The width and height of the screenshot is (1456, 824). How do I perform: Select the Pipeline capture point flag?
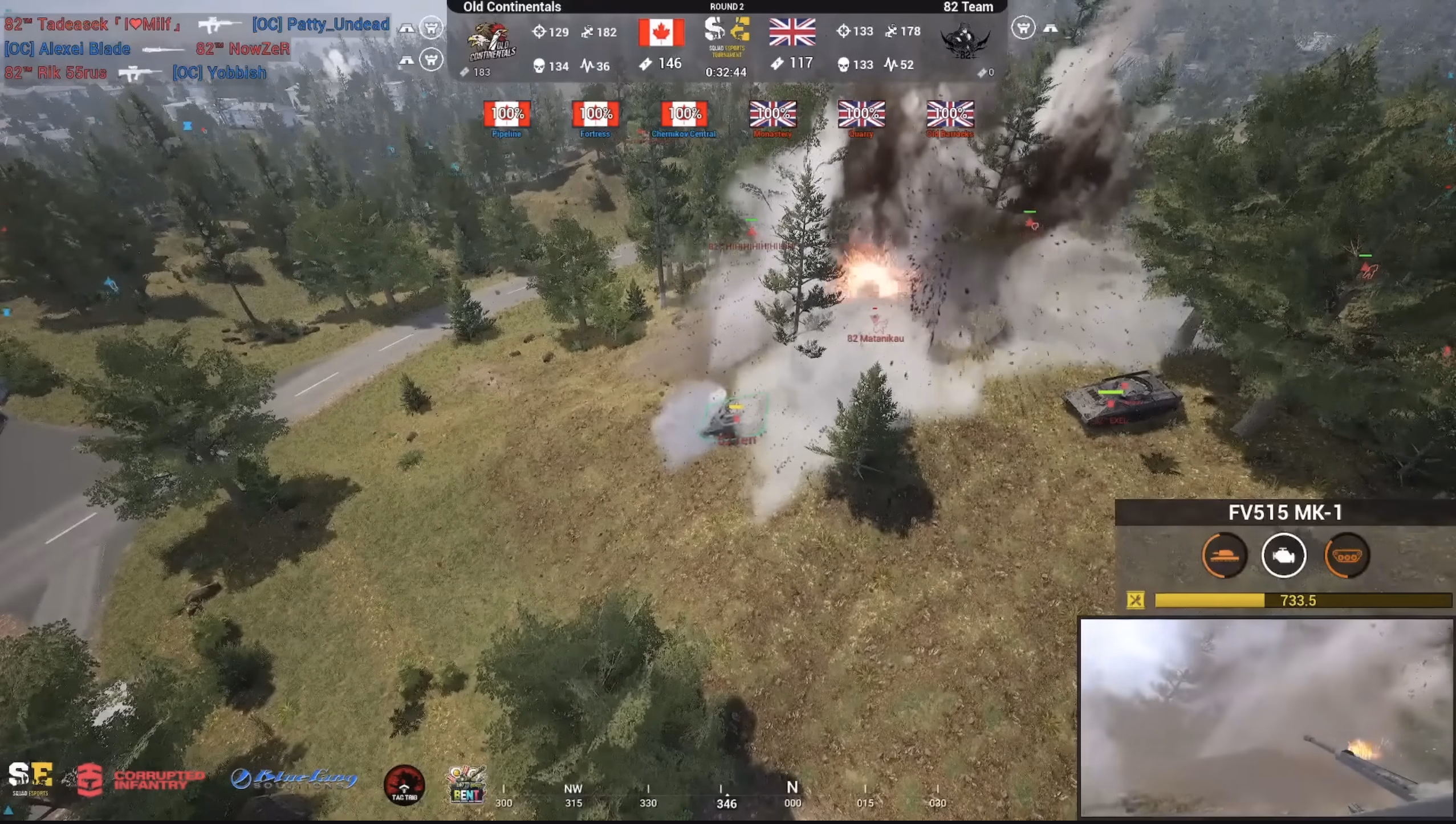point(507,114)
